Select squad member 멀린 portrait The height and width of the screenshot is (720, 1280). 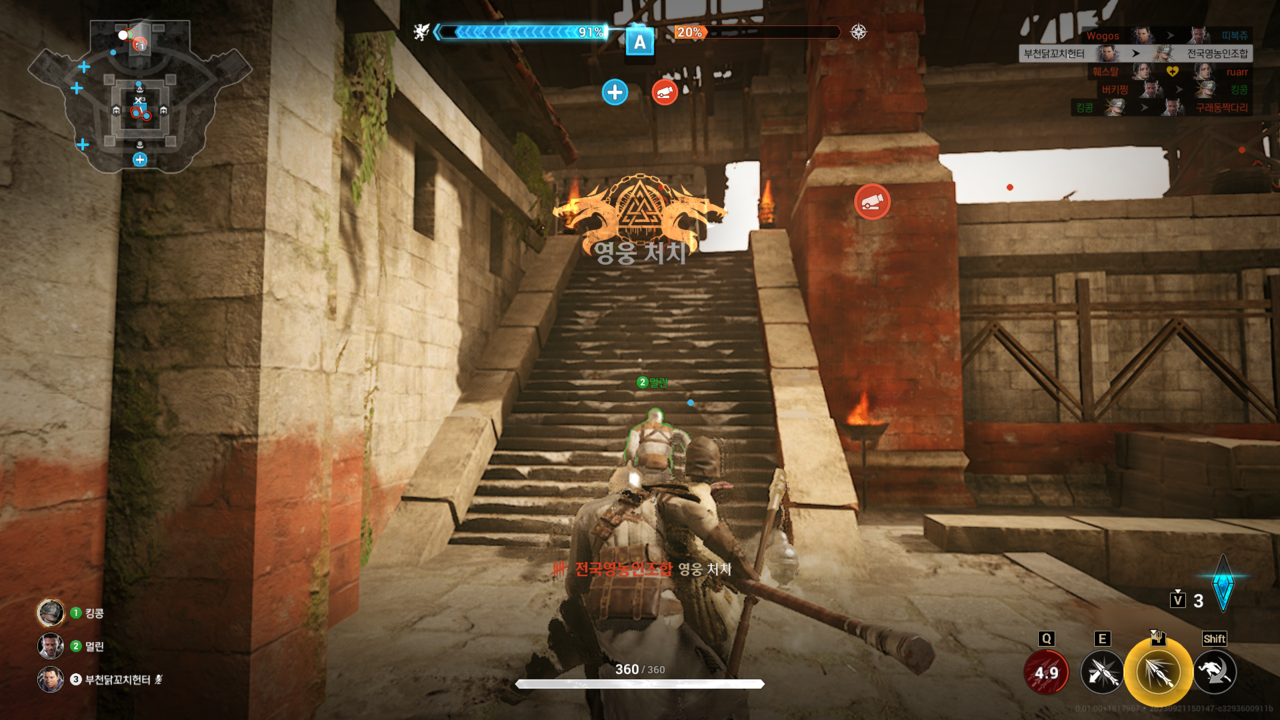click(x=50, y=646)
